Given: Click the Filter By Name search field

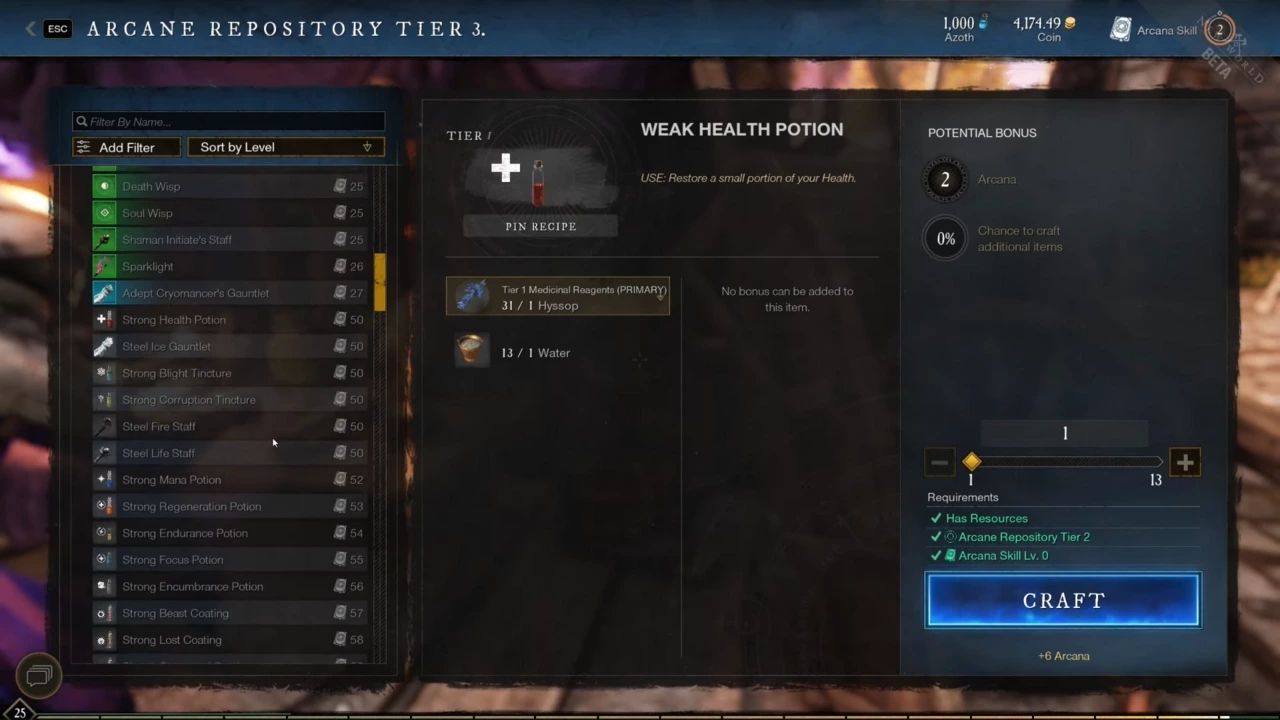Looking at the screenshot, I should [227, 121].
